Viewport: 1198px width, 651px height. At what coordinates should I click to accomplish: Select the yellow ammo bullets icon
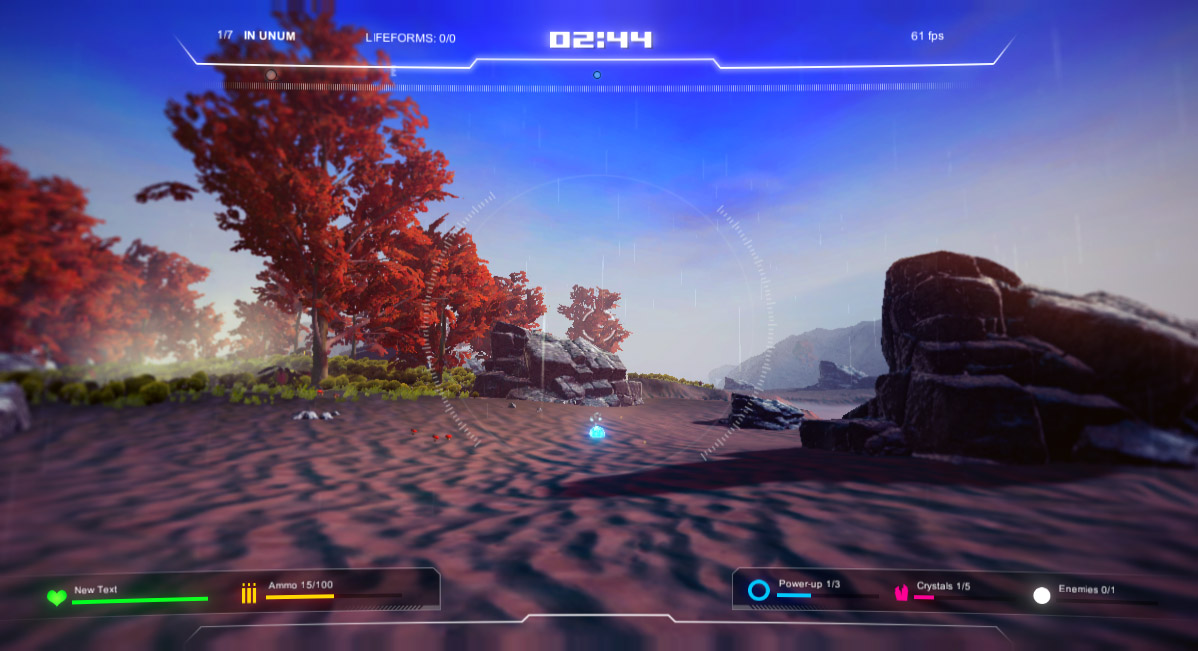249,594
